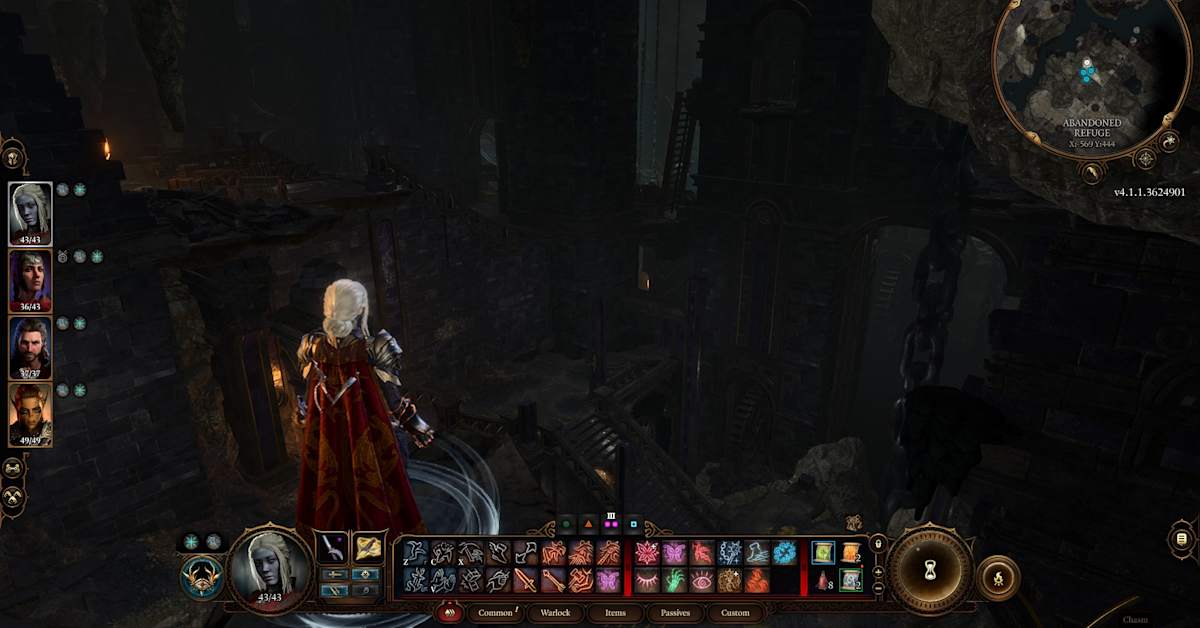This screenshot has height=628, width=1200.
Task: Switch to the Common hotbar tab
Action: (496, 612)
